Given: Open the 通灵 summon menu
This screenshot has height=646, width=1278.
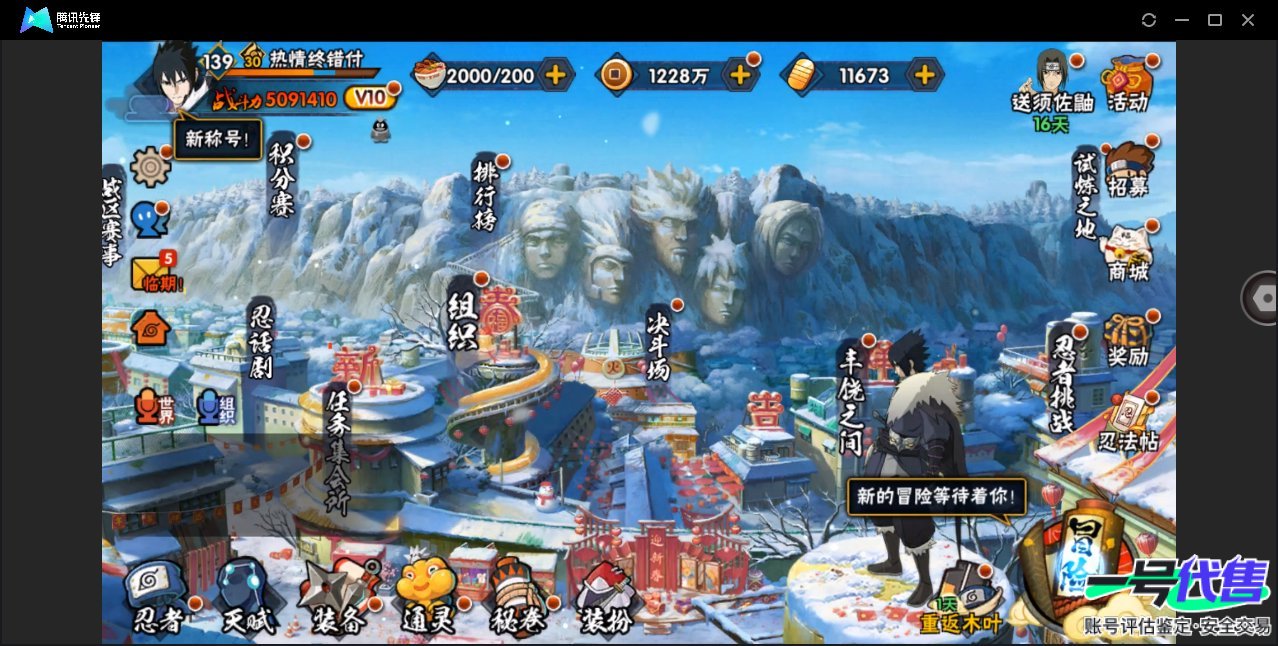Looking at the screenshot, I should [427, 598].
